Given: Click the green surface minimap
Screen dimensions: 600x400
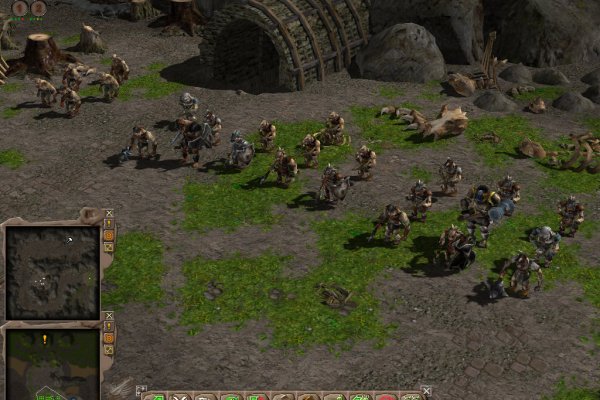Looking at the screenshot, I should point(52,364).
